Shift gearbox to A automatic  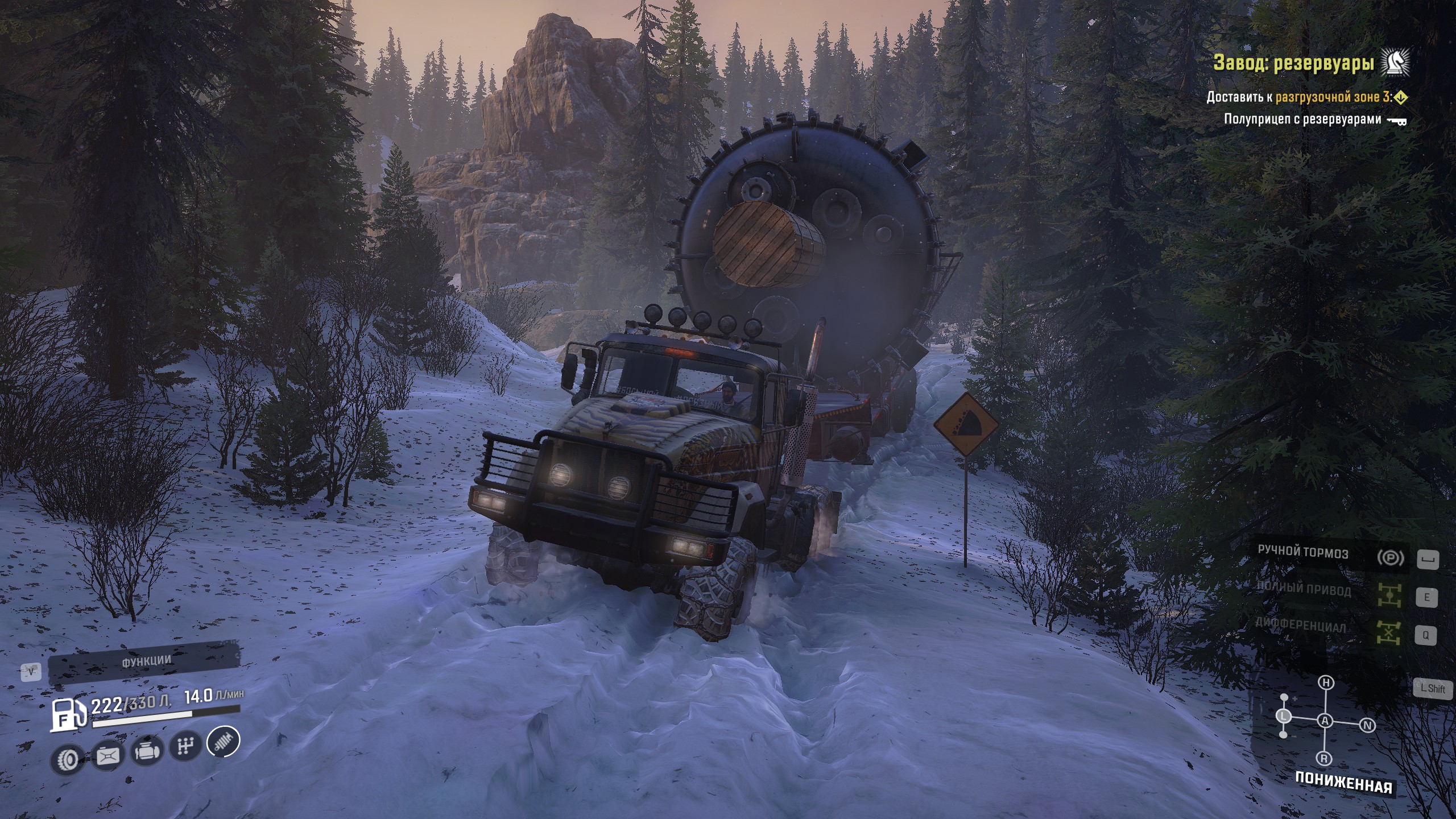(x=1325, y=721)
